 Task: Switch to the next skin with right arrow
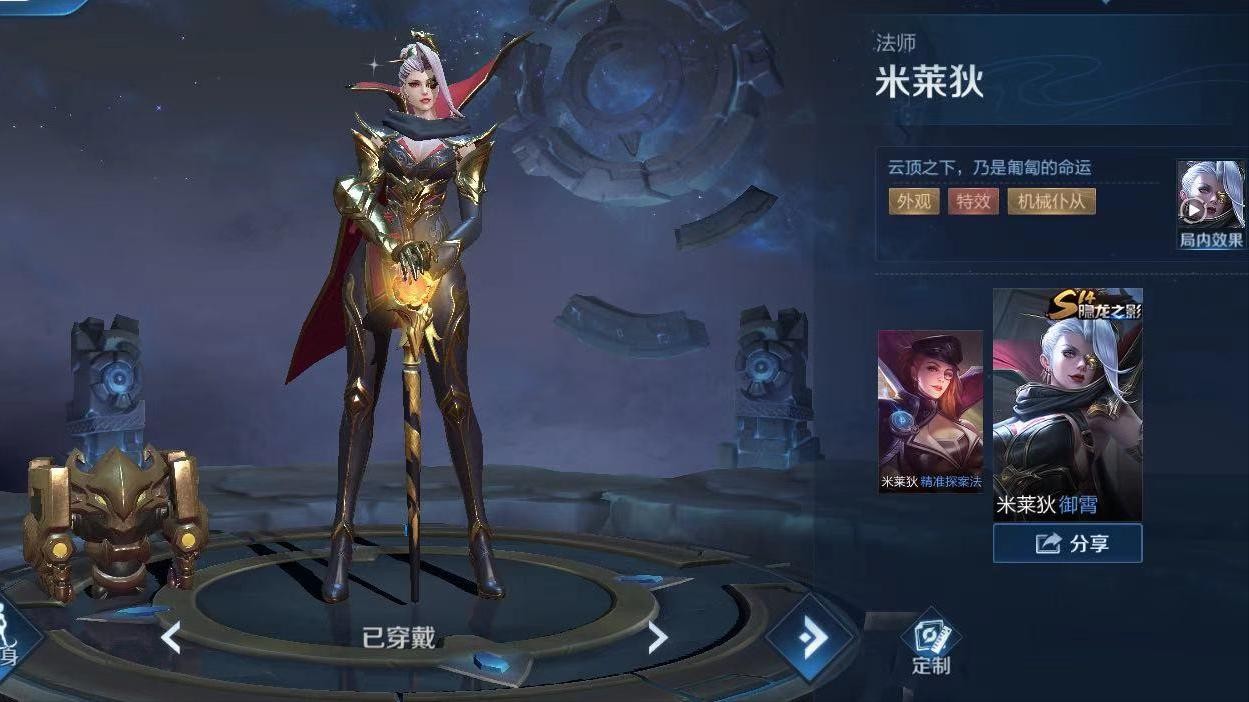click(657, 637)
